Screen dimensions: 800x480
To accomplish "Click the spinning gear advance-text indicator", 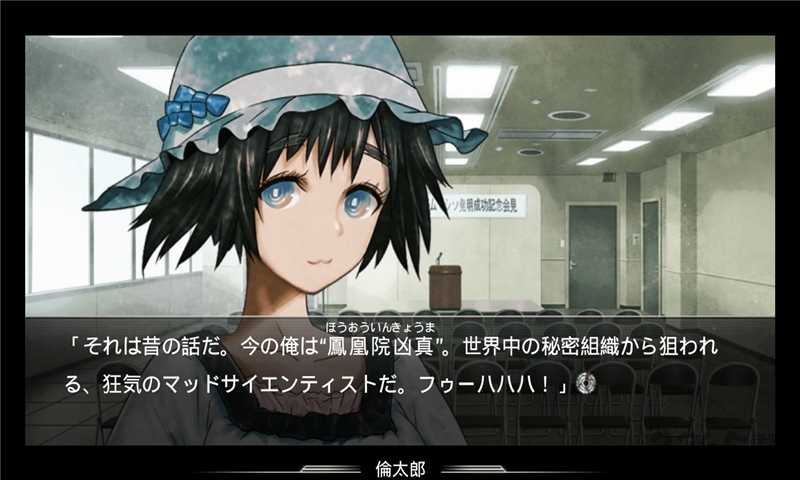I will tap(588, 385).
